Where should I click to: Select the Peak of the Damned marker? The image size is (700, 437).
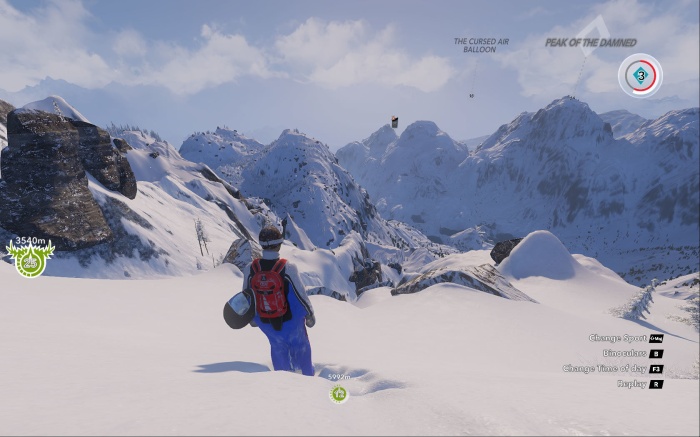coord(591,42)
